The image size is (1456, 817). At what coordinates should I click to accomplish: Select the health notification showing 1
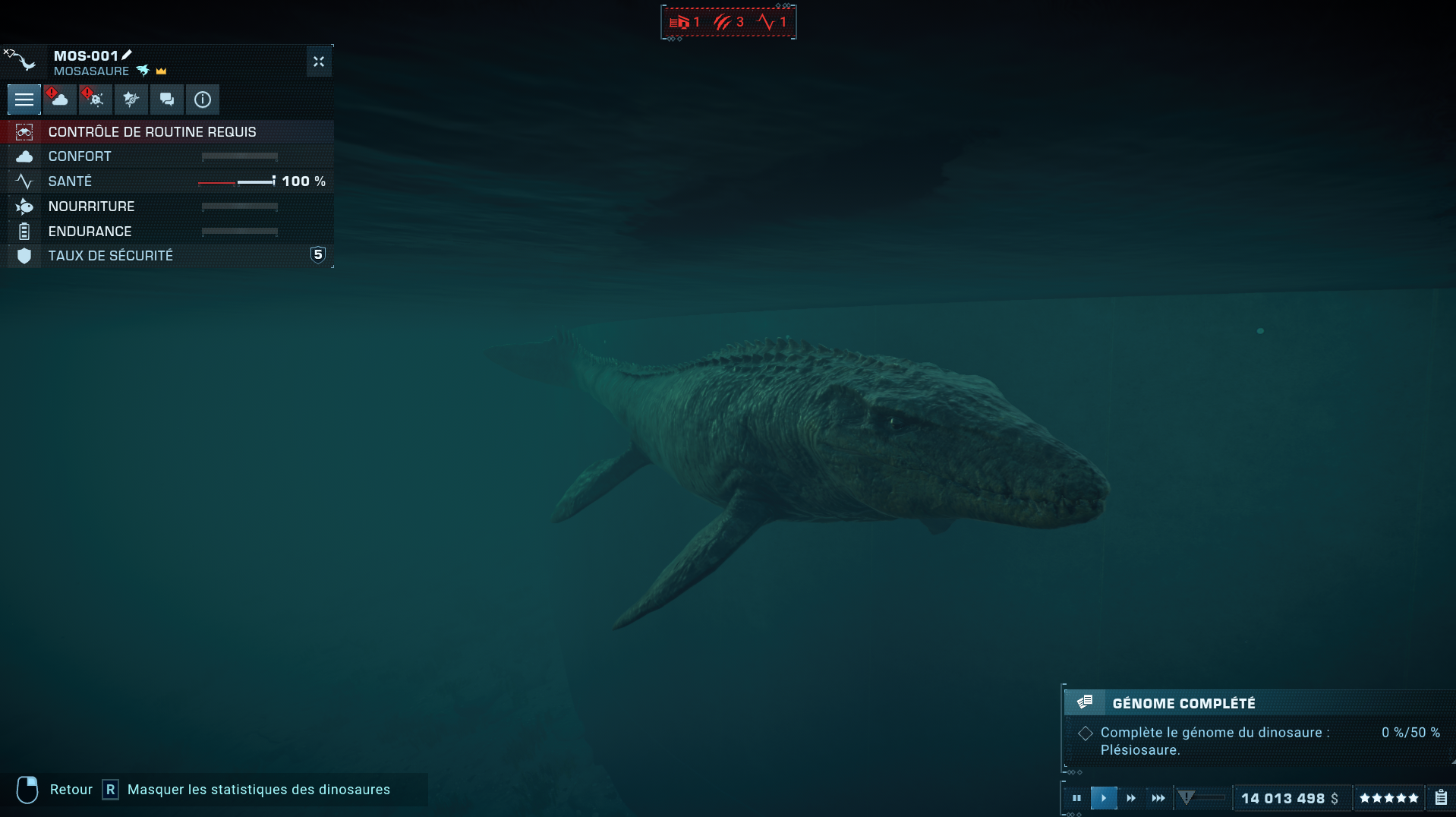click(774, 22)
